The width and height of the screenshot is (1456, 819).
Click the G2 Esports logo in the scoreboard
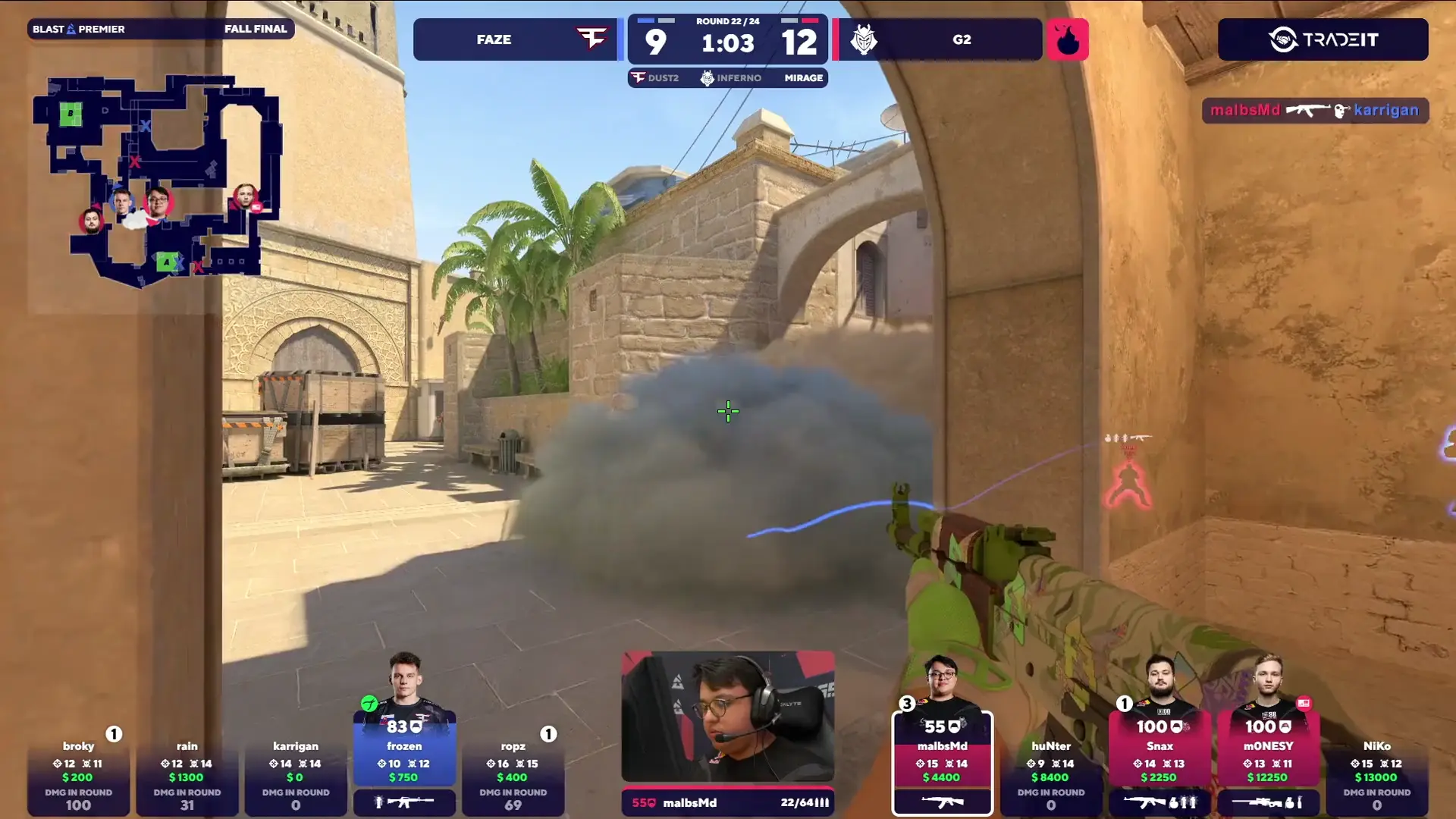point(864,39)
